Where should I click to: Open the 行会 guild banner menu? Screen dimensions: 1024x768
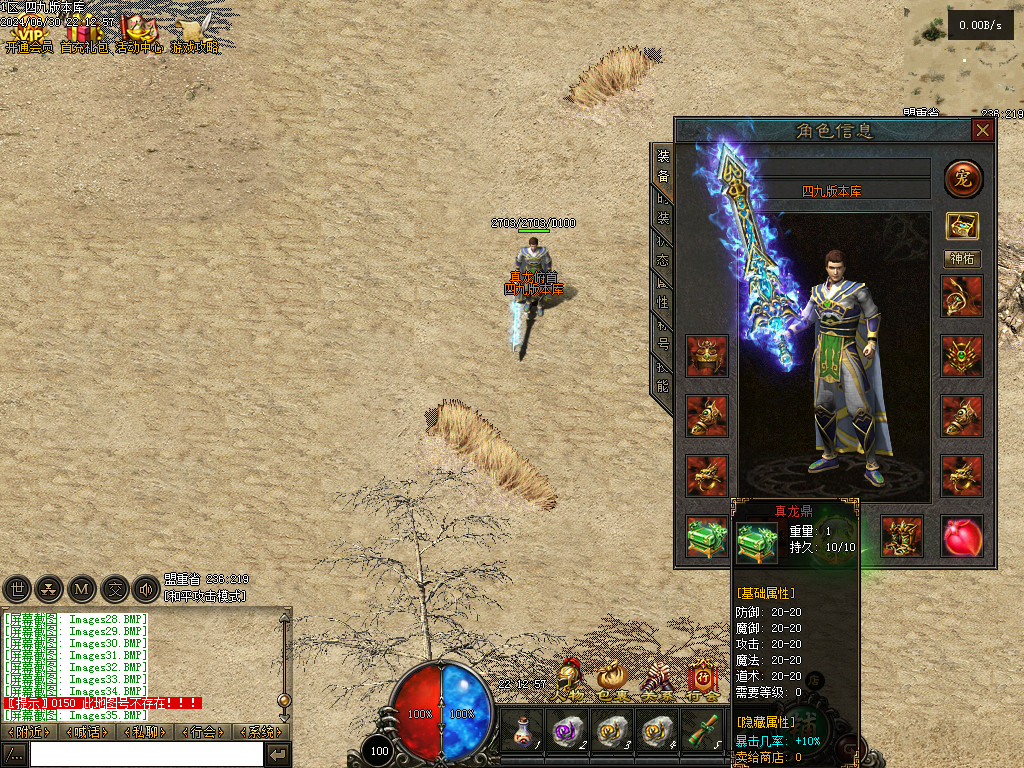click(x=701, y=682)
